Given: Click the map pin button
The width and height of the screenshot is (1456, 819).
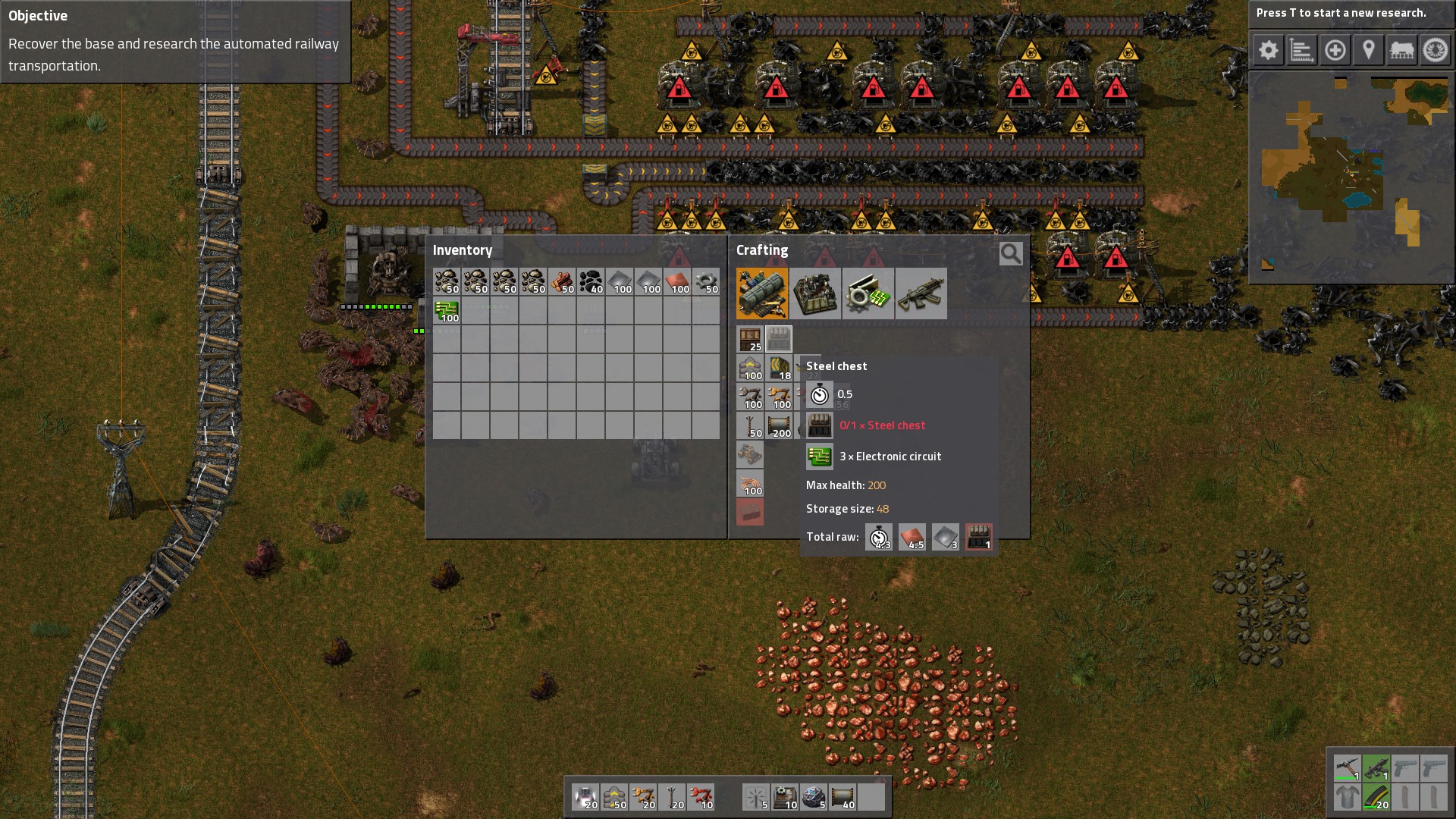Looking at the screenshot, I should 1369,51.
